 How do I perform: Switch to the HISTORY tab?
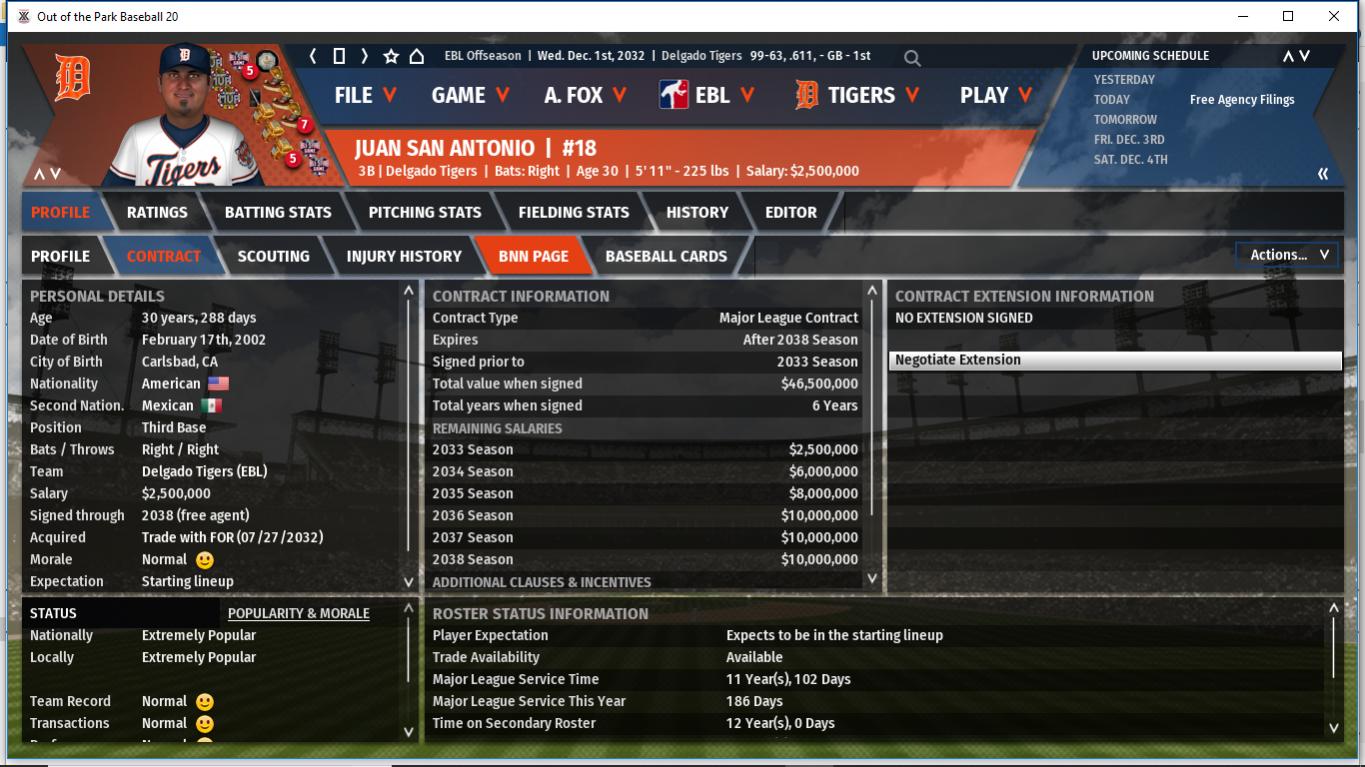coord(697,212)
